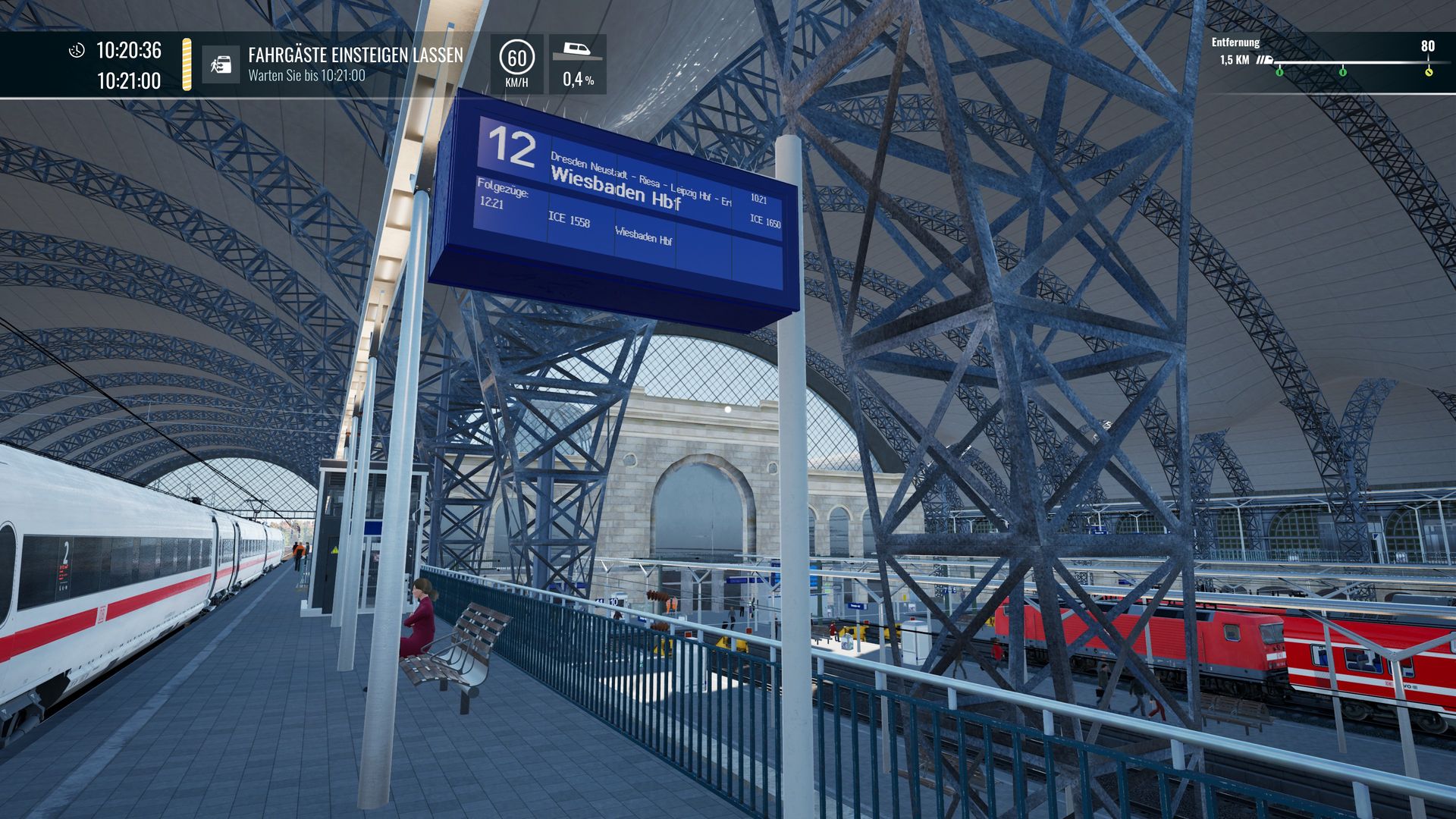
Task: Select the passenger boarding objective icon
Action: 221,64
